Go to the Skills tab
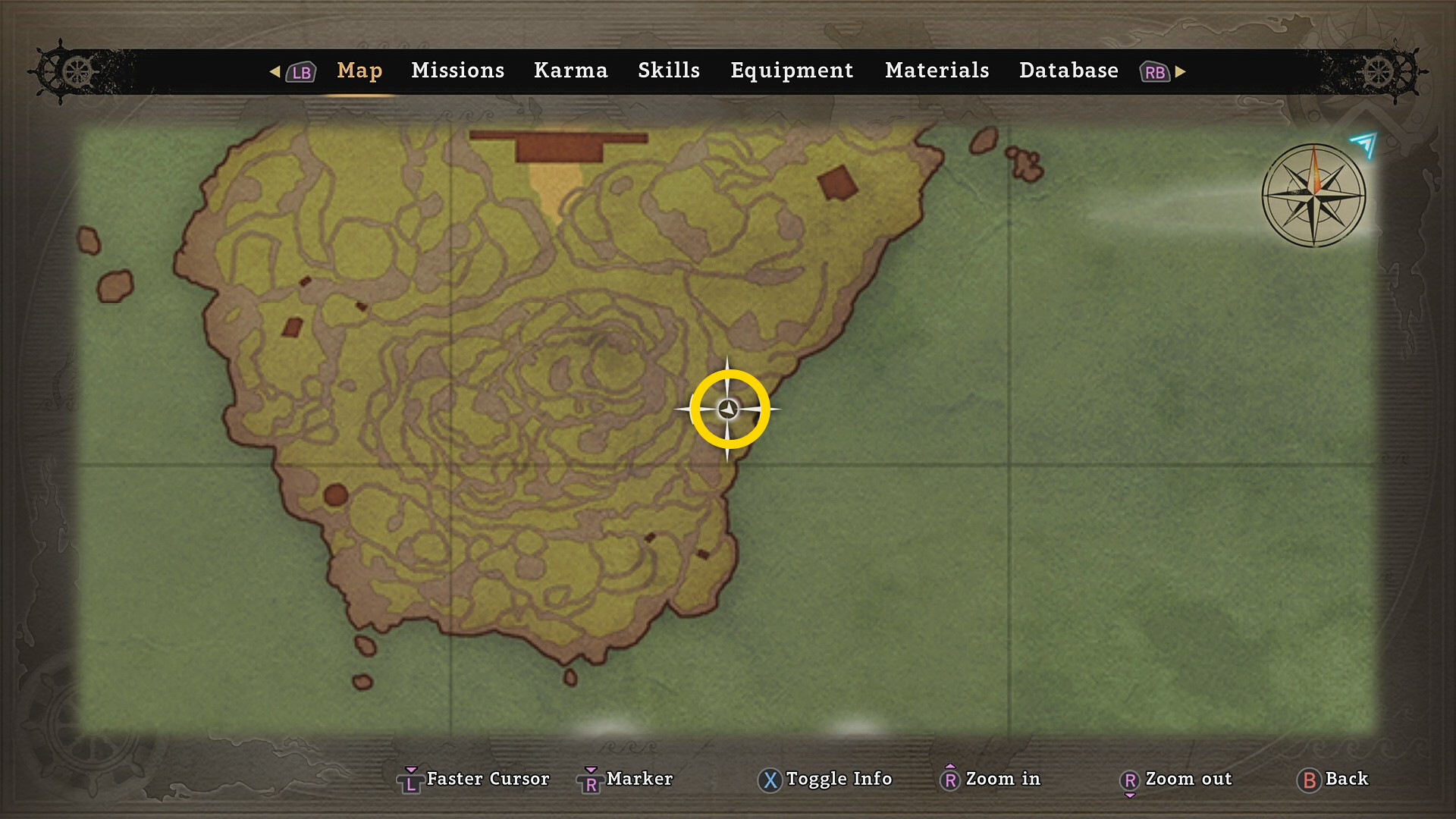The height and width of the screenshot is (819, 1456). (x=668, y=71)
